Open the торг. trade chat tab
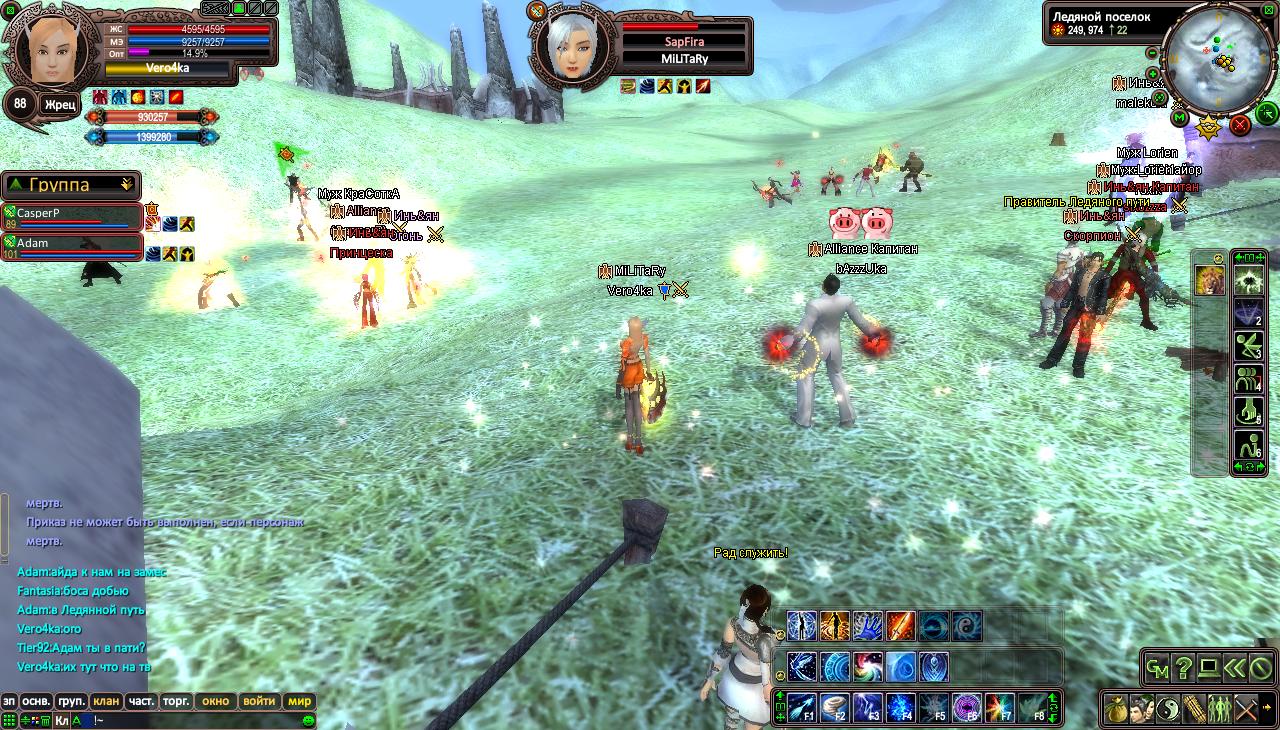This screenshot has height=730, width=1280. click(x=176, y=701)
